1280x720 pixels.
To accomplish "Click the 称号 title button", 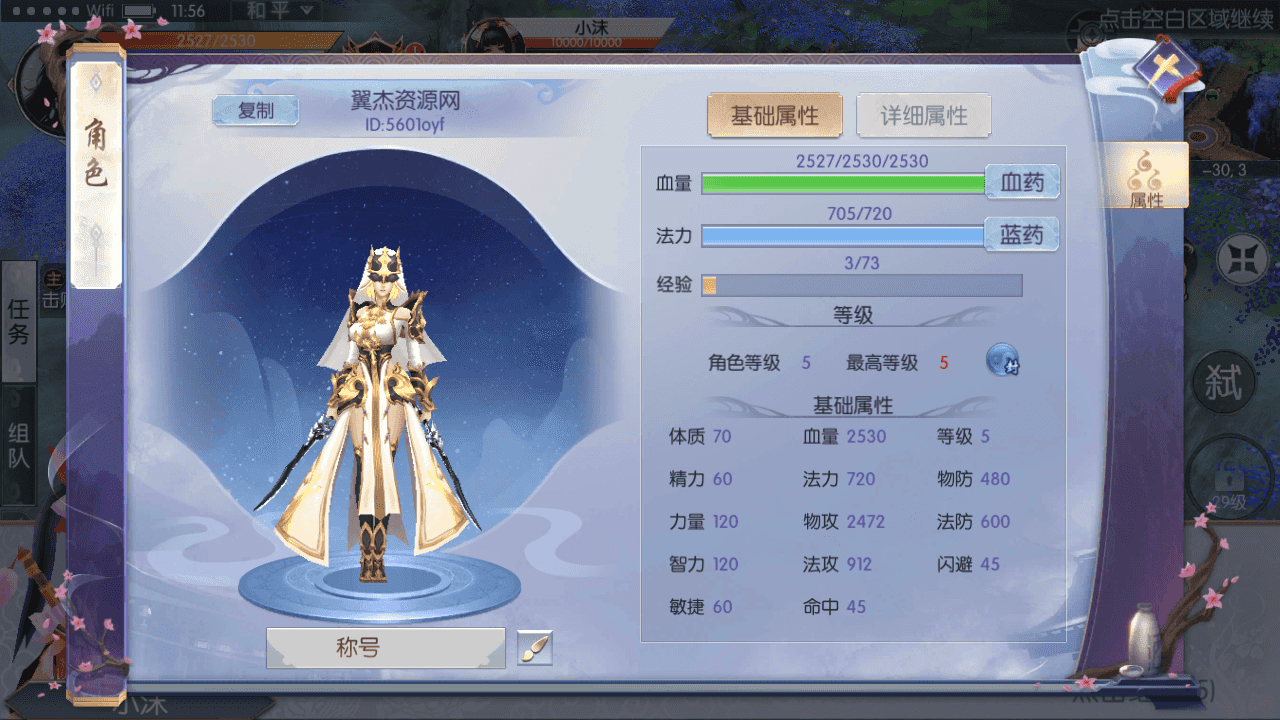I will click(x=385, y=646).
